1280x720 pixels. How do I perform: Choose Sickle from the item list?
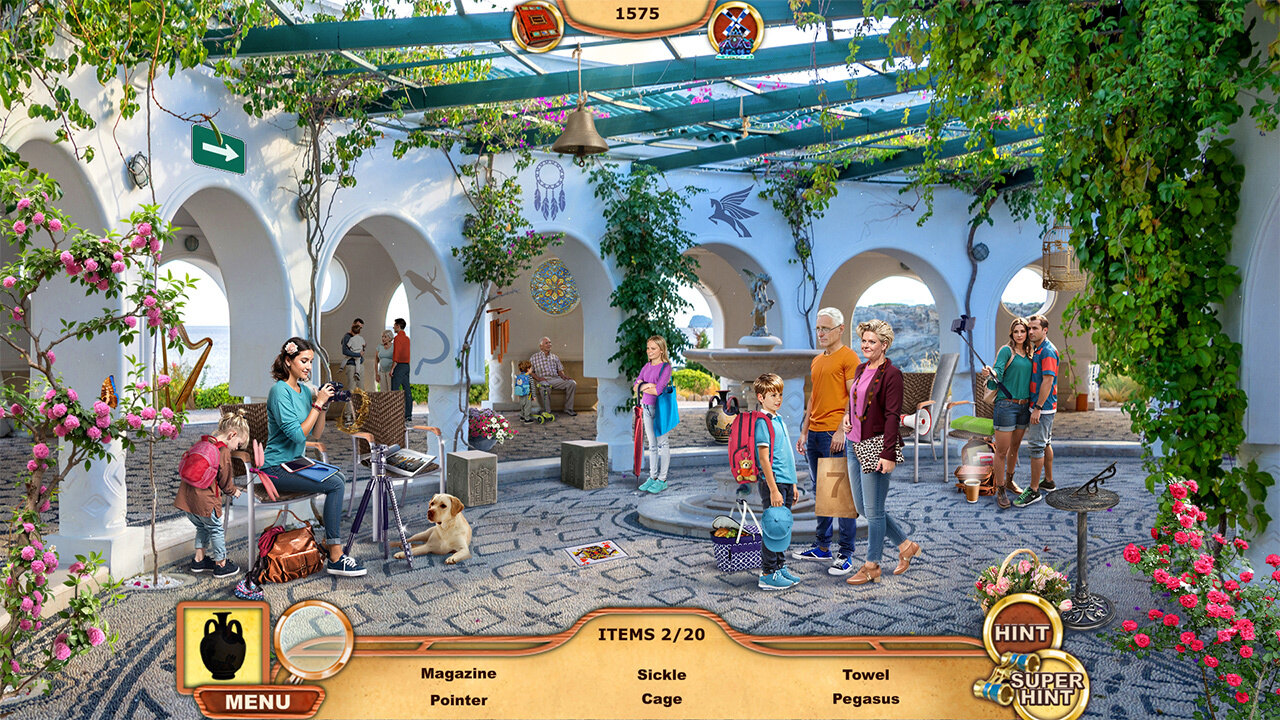pos(661,674)
